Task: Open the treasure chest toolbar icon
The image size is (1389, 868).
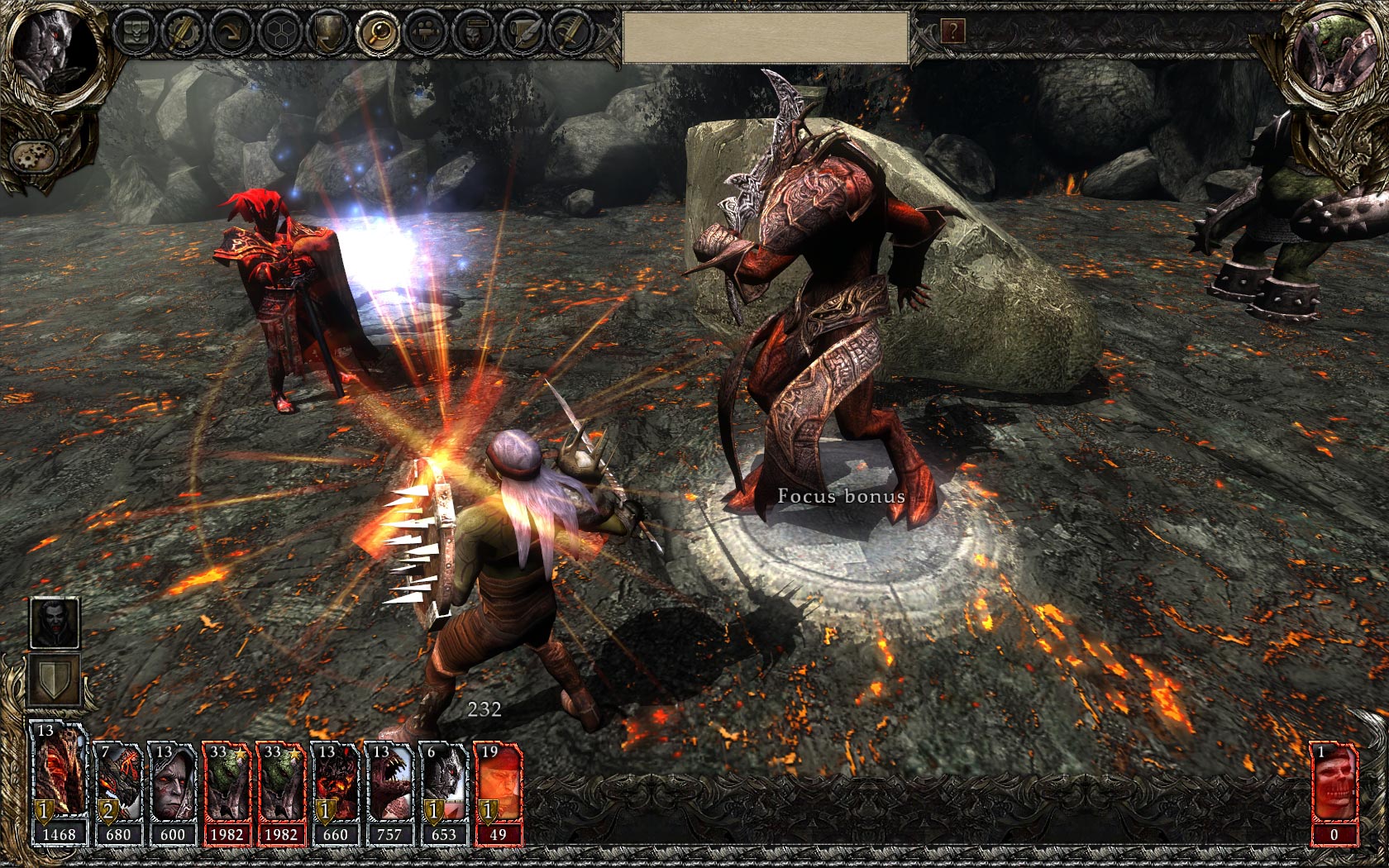Action: coord(135,32)
